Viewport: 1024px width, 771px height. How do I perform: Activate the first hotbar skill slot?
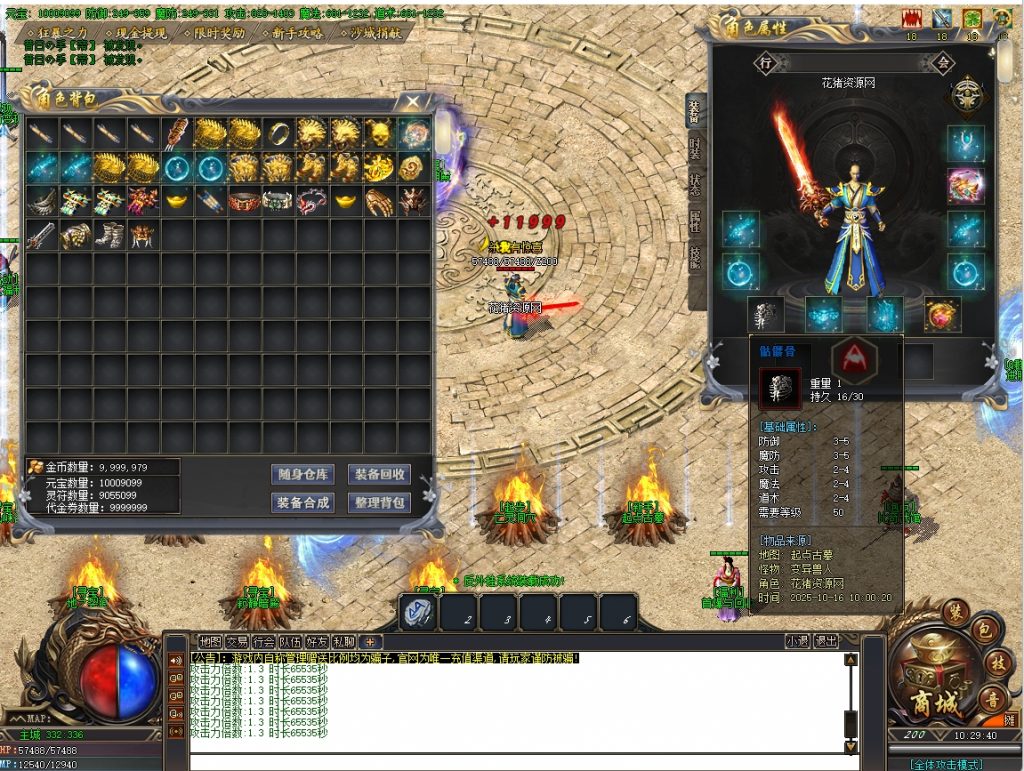tap(418, 613)
